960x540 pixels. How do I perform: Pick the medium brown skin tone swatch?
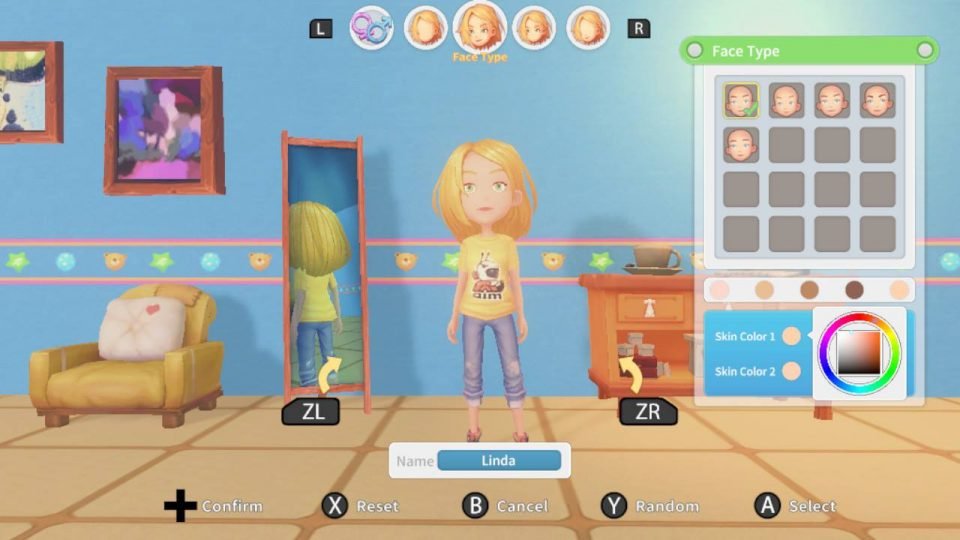(809, 290)
